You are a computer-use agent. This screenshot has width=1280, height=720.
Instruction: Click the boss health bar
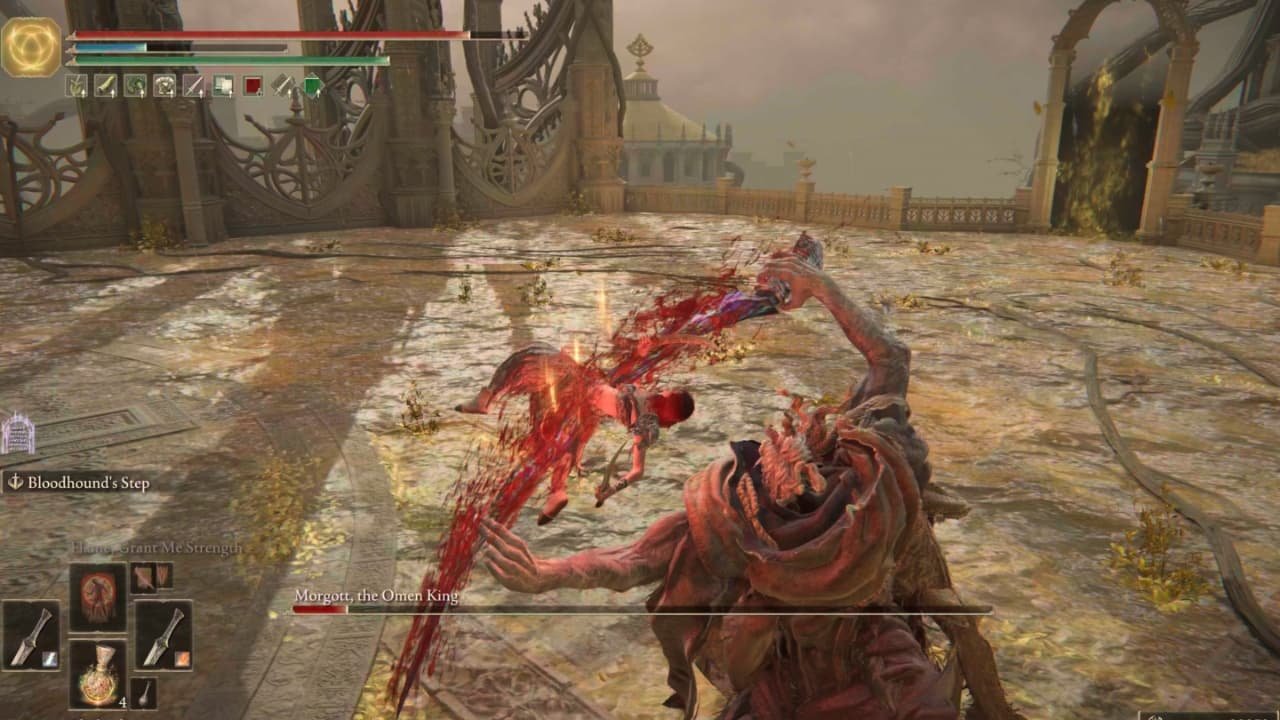click(x=640, y=610)
